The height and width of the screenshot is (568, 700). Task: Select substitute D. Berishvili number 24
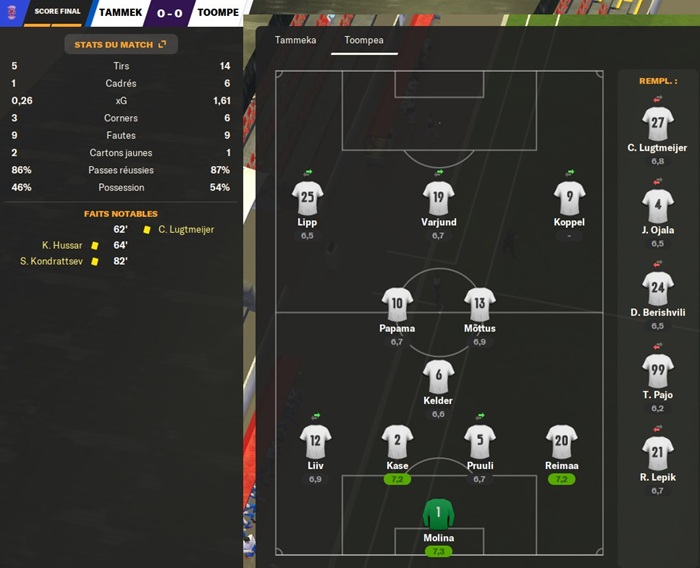[657, 289]
